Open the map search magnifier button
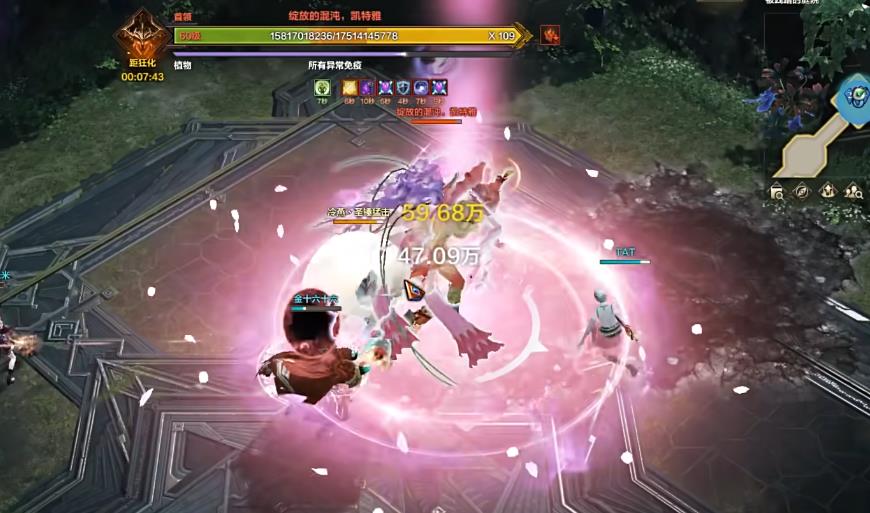 click(777, 191)
